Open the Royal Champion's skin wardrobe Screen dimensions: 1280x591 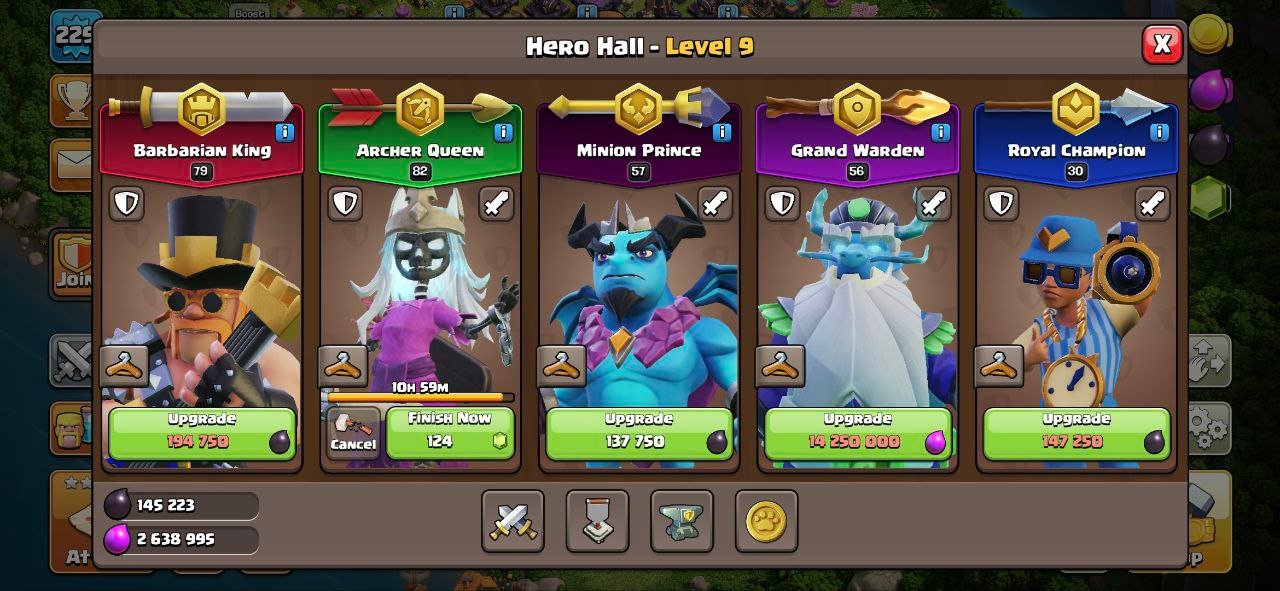pos(999,366)
